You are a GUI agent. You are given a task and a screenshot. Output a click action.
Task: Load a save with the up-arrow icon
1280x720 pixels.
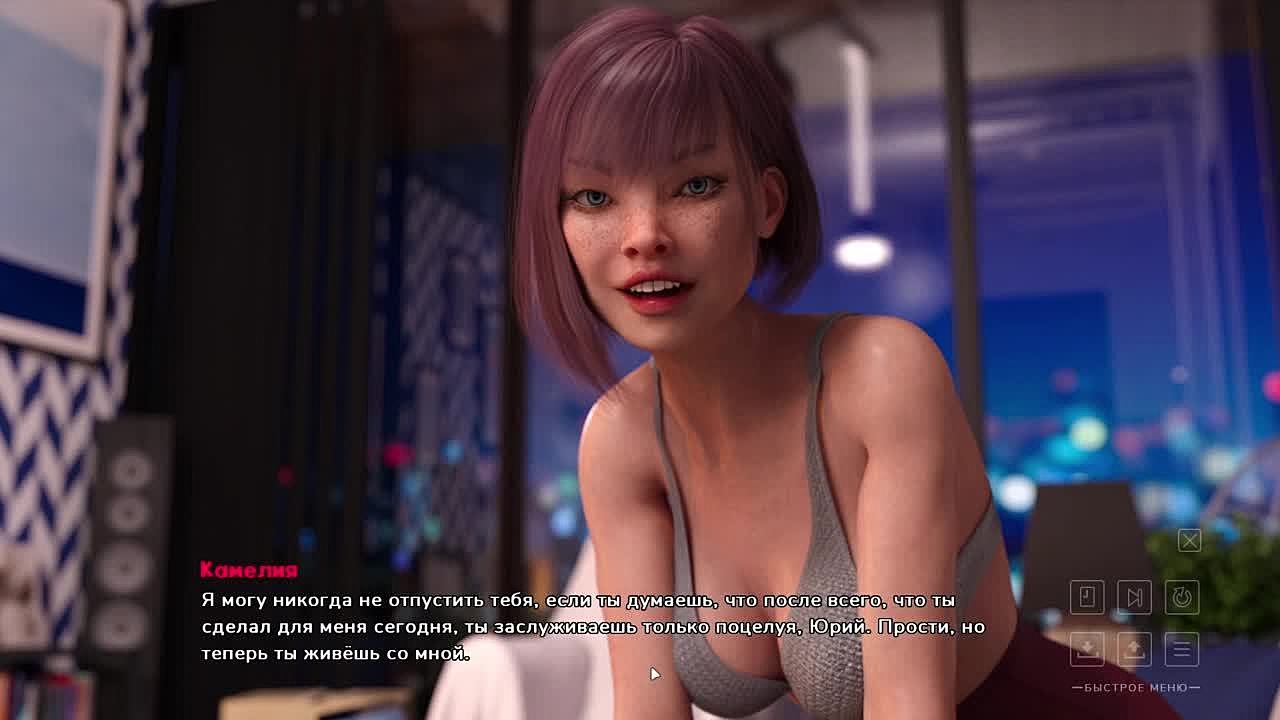click(x=1134, y=649)
